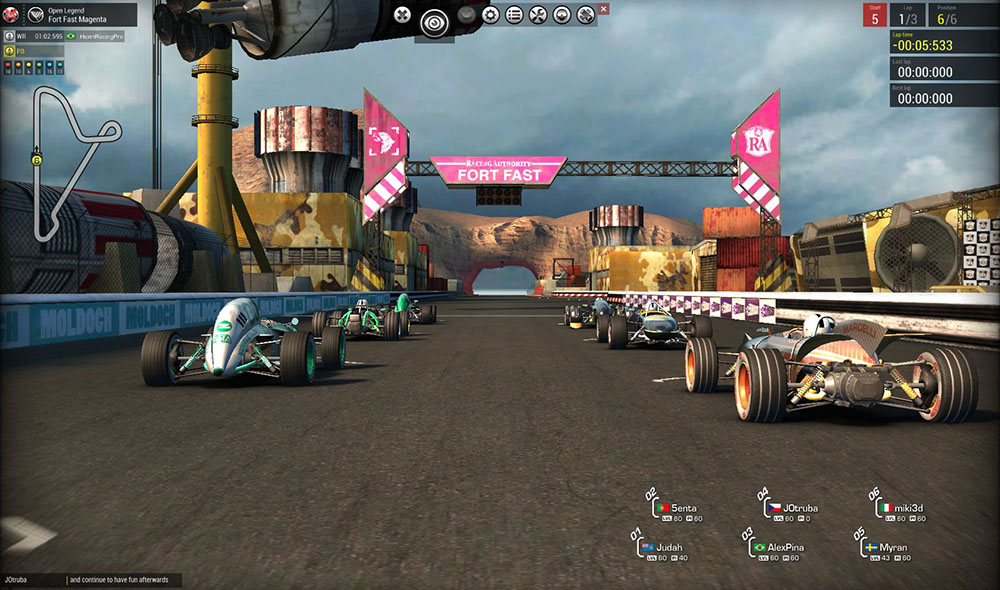Open the wrench and screwdriver tools icon
Viewport: 1000px width, 590px height.
coord(538,15)
